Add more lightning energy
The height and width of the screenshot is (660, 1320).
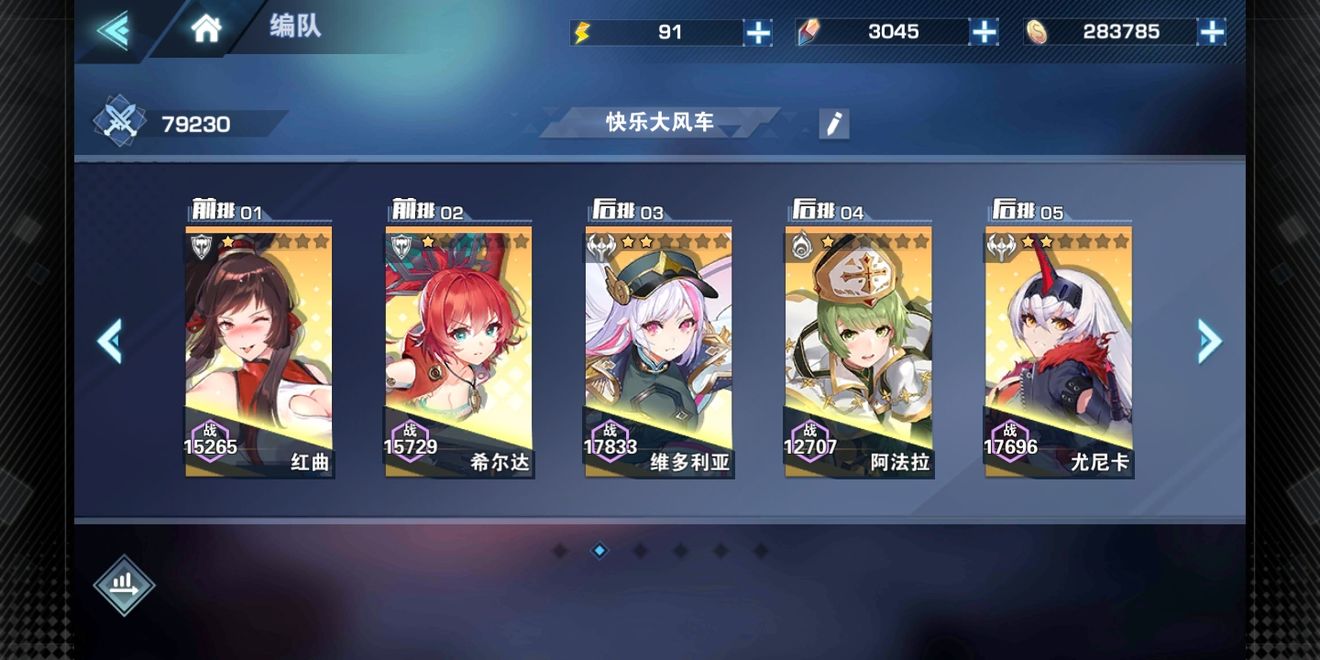758,32
